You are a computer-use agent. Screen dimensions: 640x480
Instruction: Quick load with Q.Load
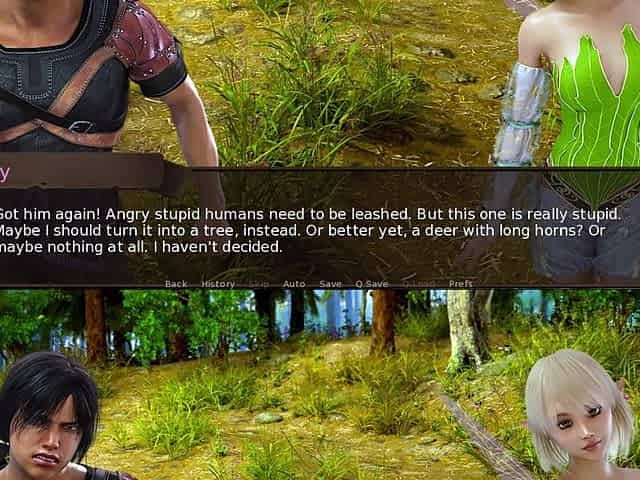pos(418,284)
